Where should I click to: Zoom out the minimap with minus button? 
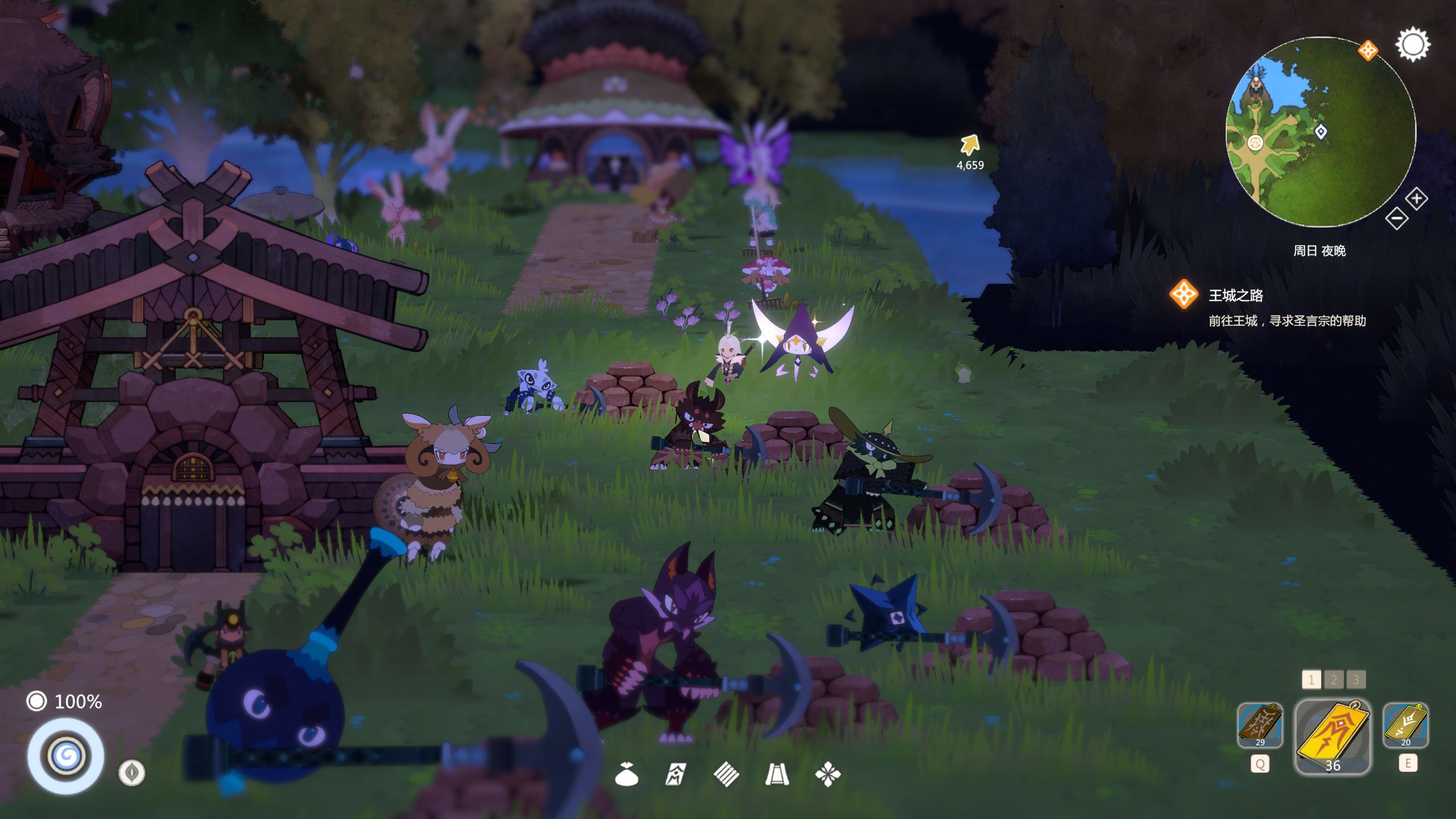point(1396,218)
